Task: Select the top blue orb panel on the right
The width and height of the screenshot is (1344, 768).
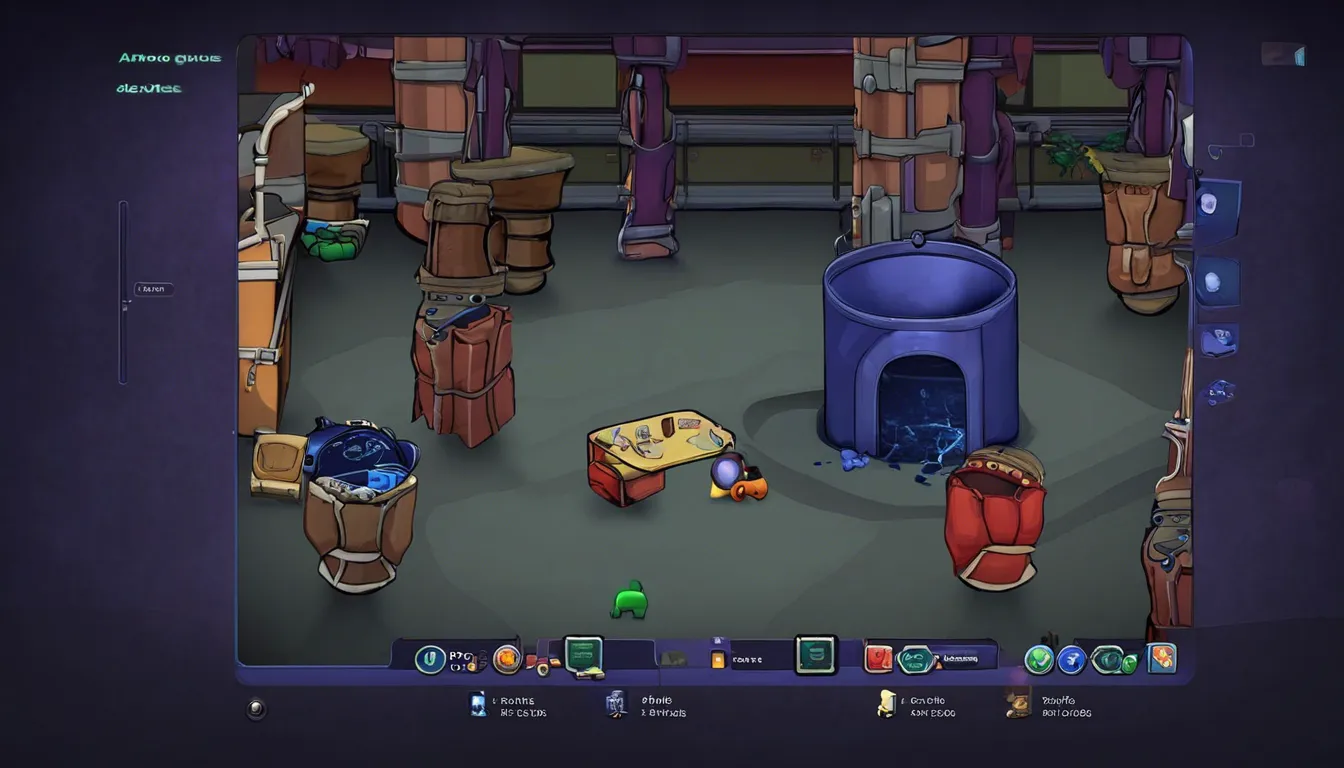Action: tap(1216, 205)
